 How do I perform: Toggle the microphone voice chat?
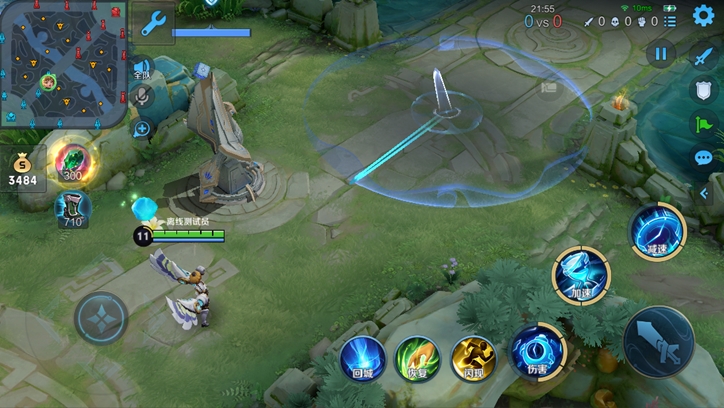tap(142, 98)
